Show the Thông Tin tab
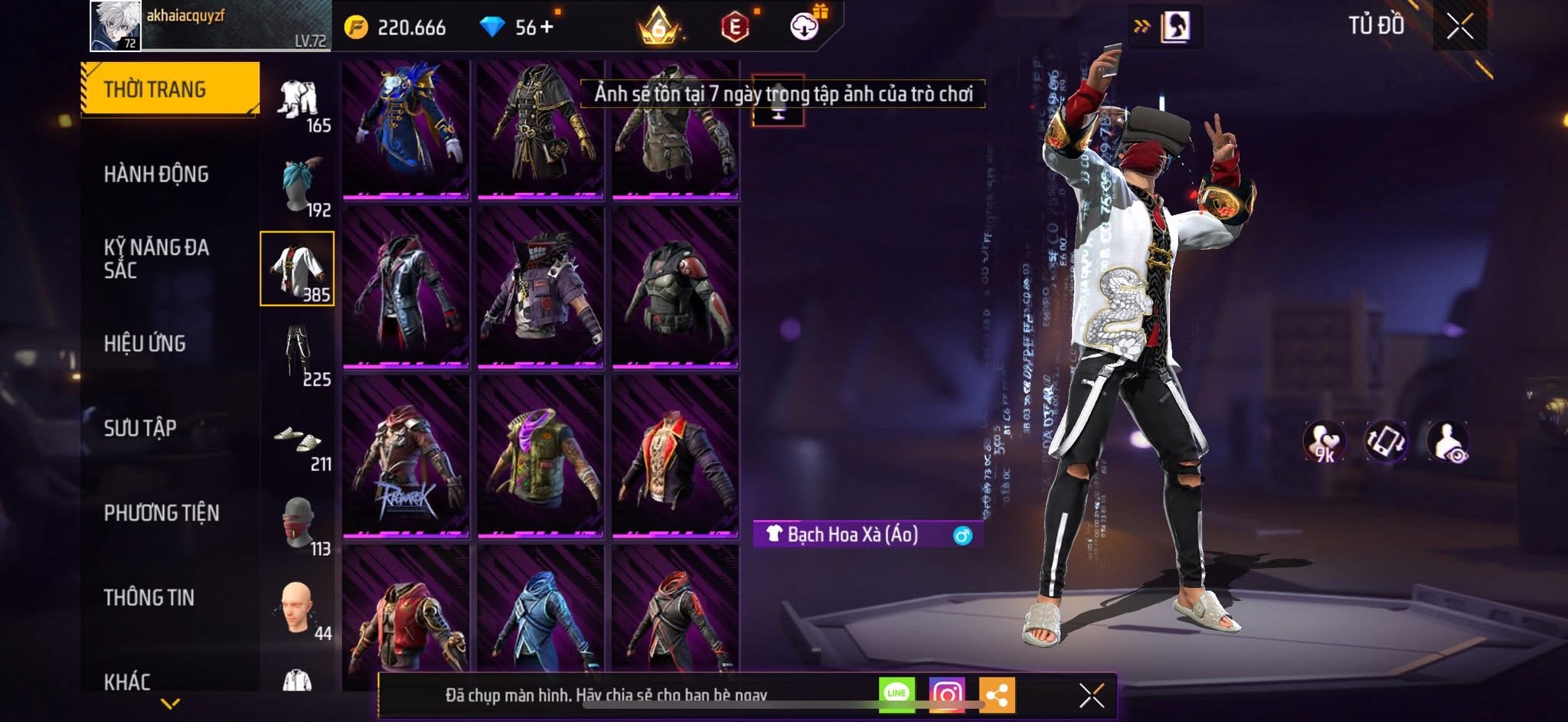 coord(149,598)
